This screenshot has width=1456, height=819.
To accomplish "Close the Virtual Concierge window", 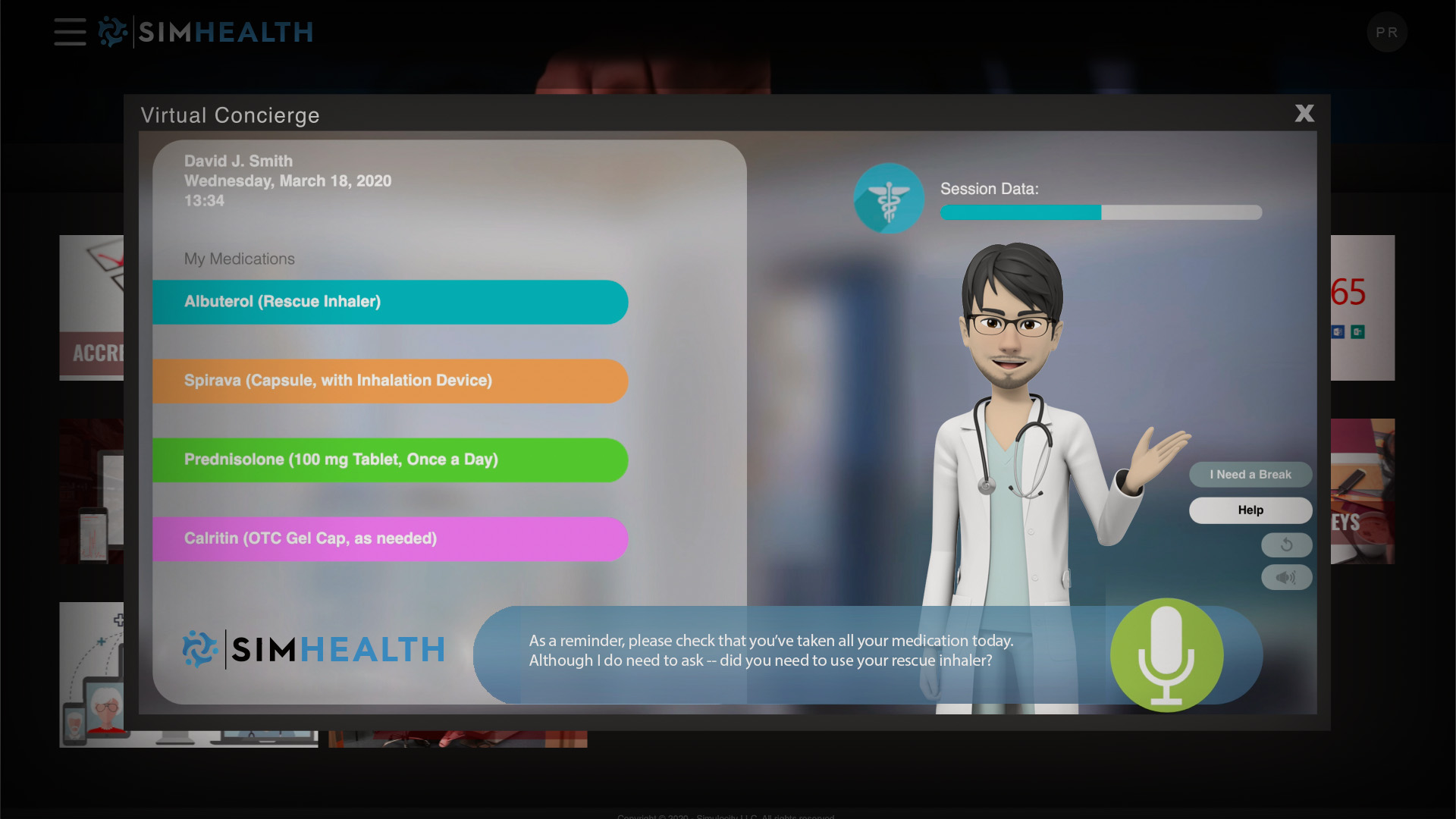I will tap(1304, 114).
